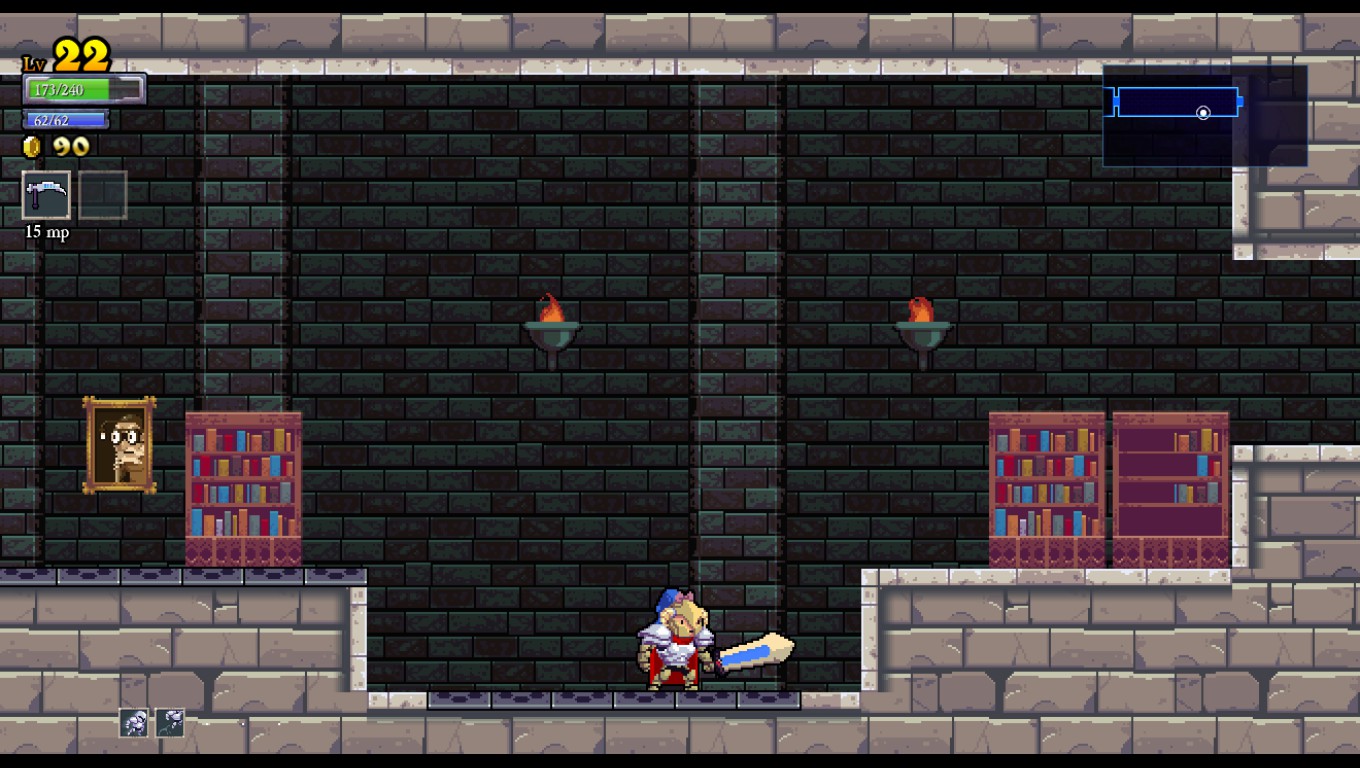Click the empty slot beside the scythe spell

[103, 195]
